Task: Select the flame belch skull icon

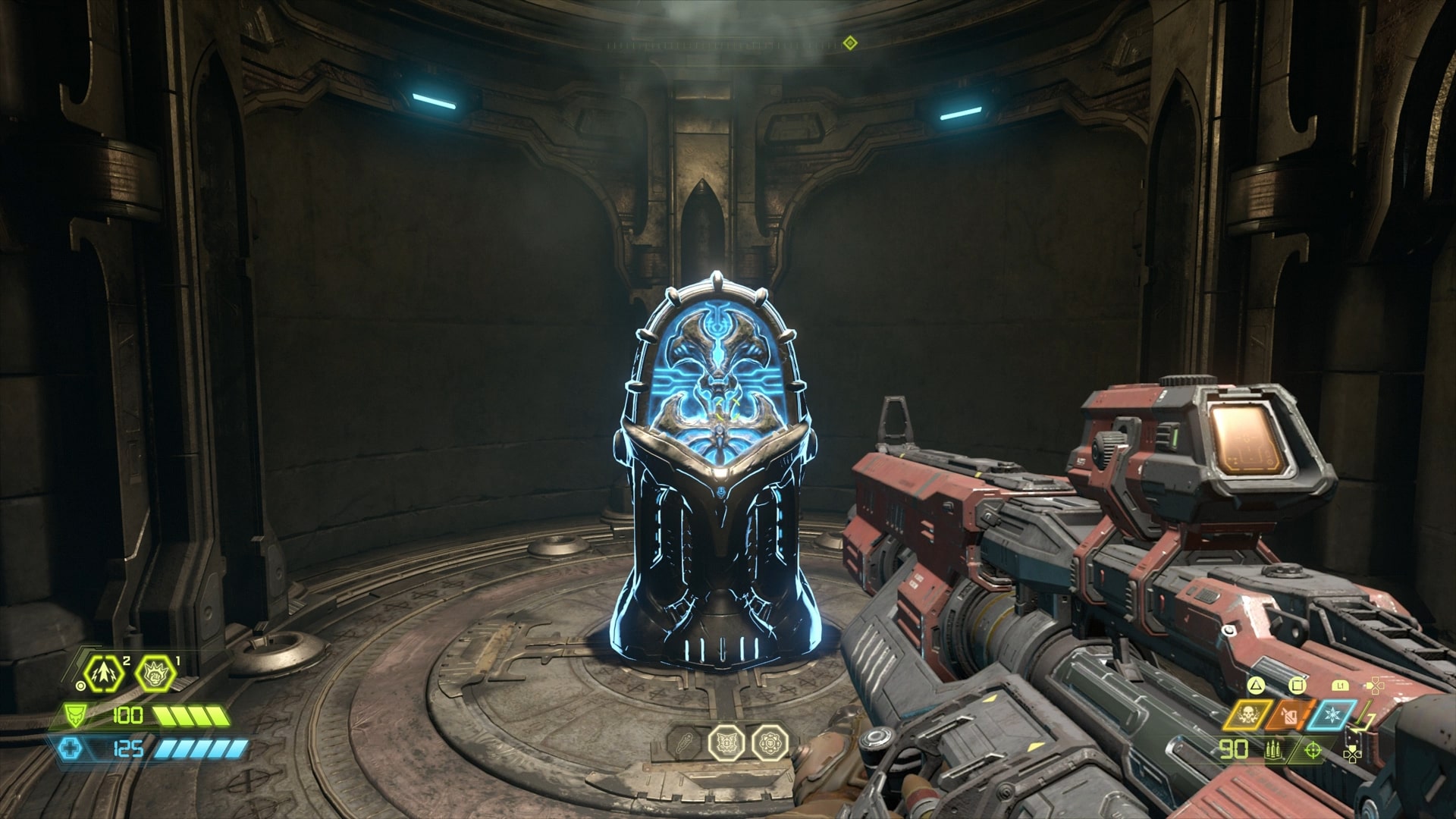Action: click(x=155, y=675)
